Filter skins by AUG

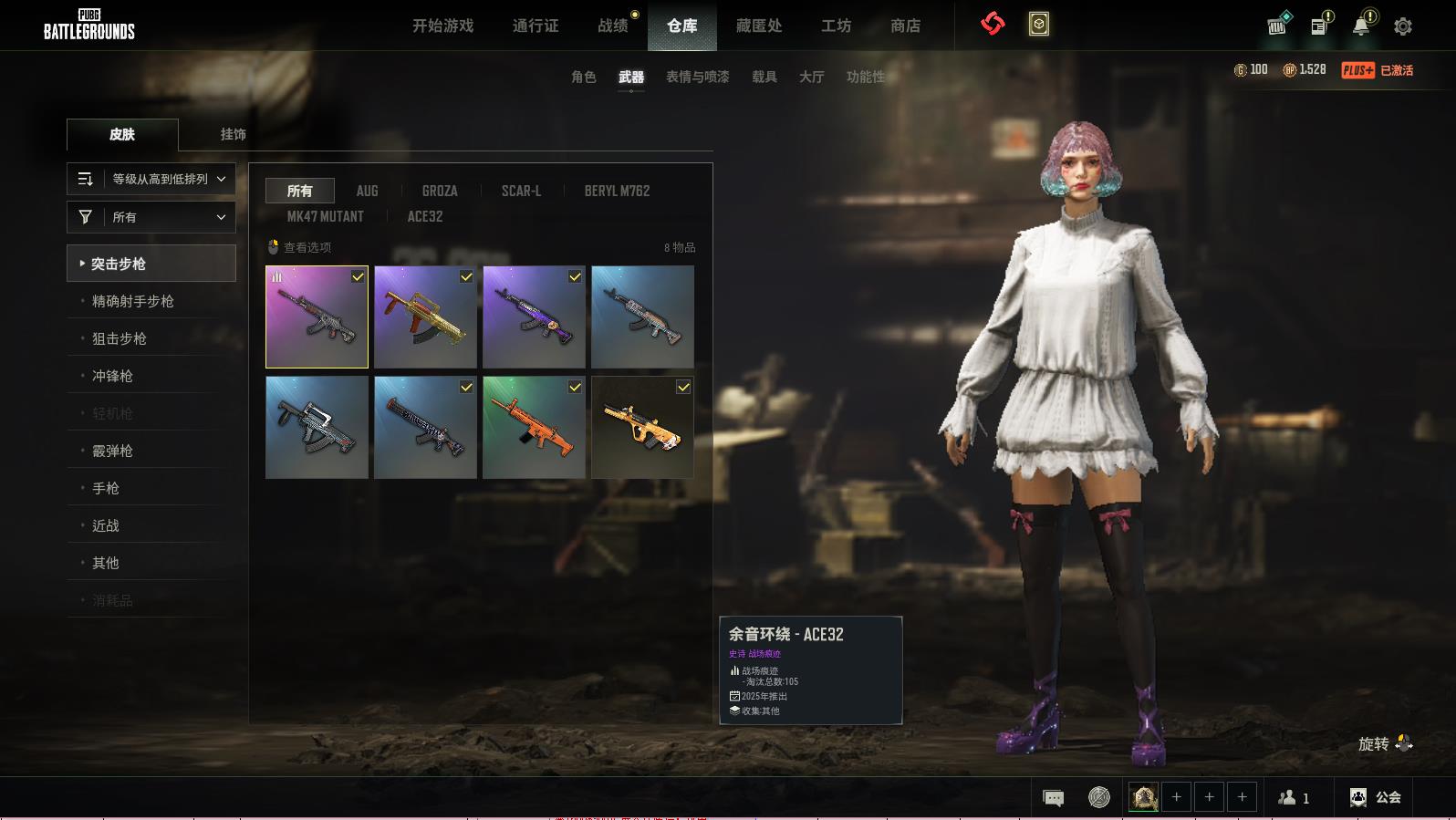367,191
